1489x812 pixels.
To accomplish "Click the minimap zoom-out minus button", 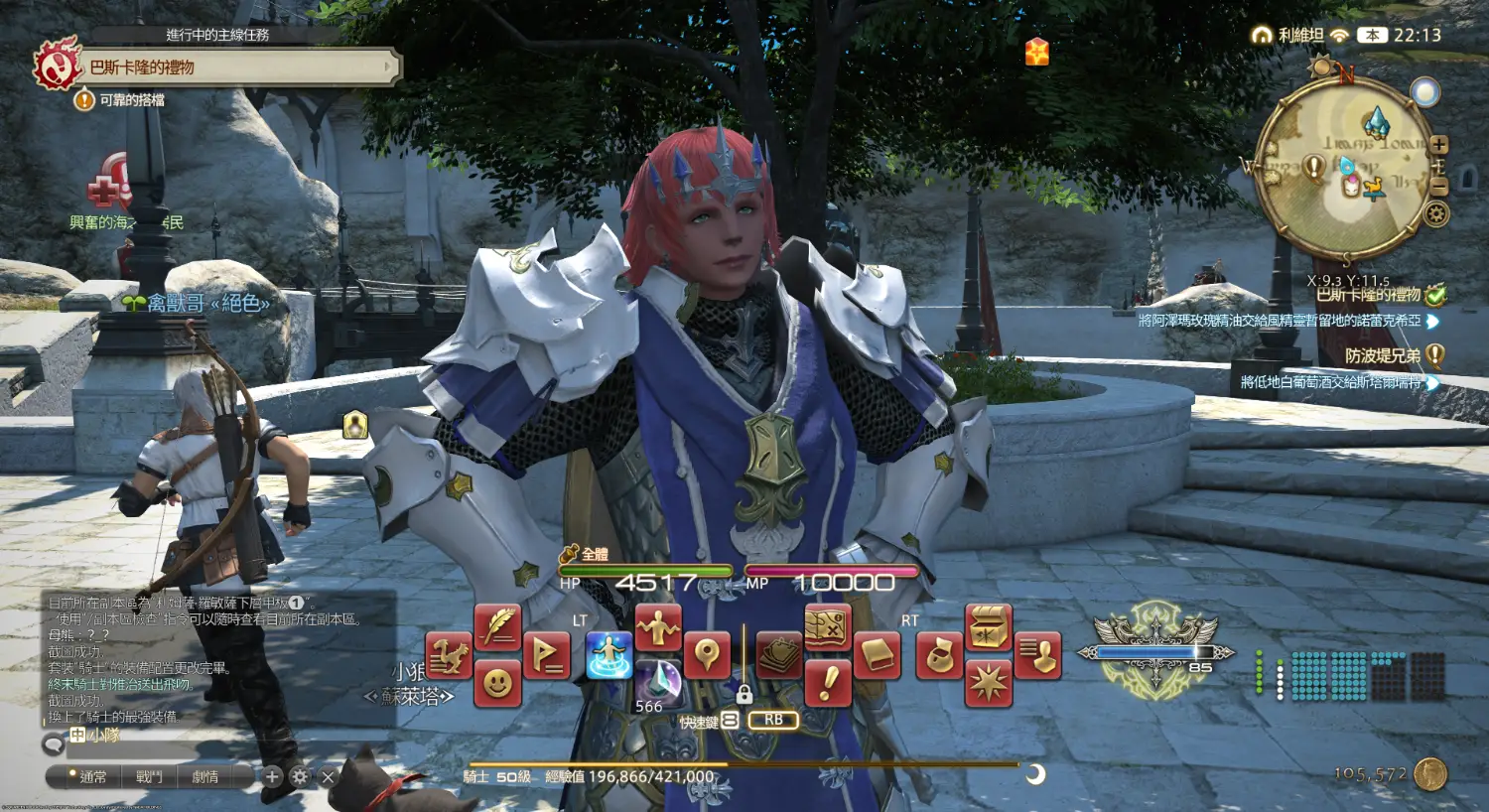I will [1439, 186].
